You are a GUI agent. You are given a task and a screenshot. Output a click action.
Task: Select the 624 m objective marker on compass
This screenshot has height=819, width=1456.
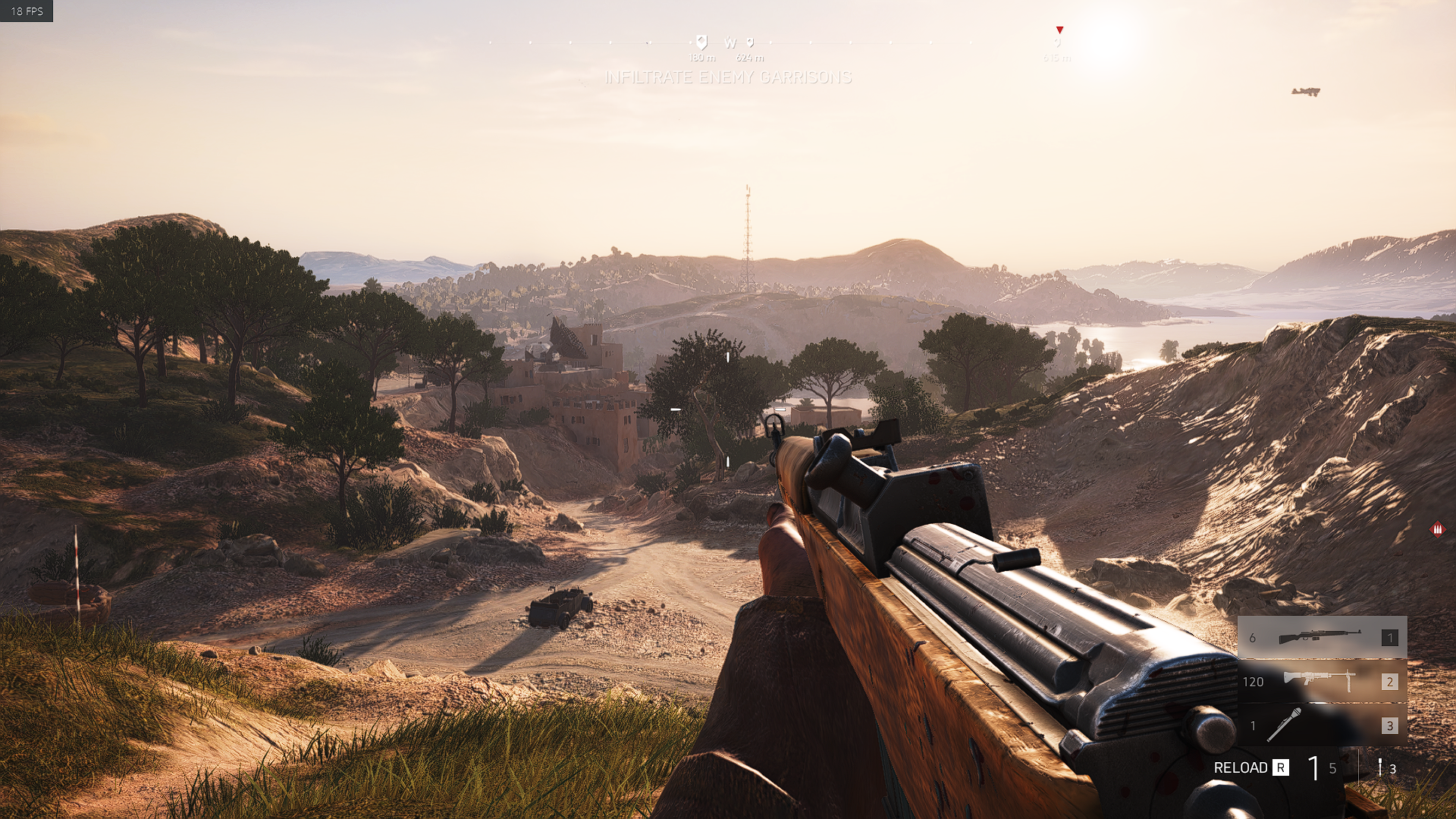coord(750,43)
